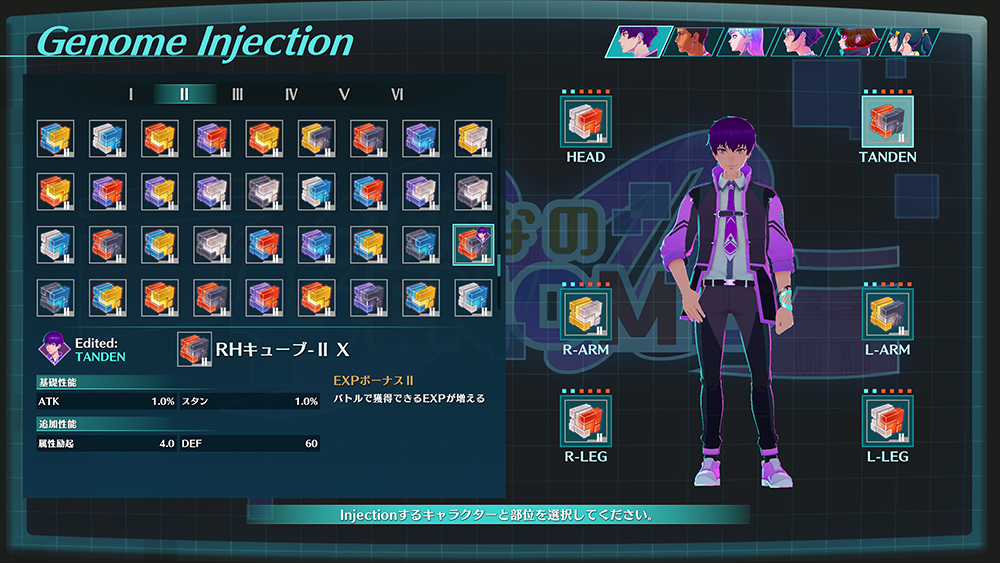This screenshot has height=563, width=1000.
Task: Switch to the tier V tab
Action: pos(344,94)
